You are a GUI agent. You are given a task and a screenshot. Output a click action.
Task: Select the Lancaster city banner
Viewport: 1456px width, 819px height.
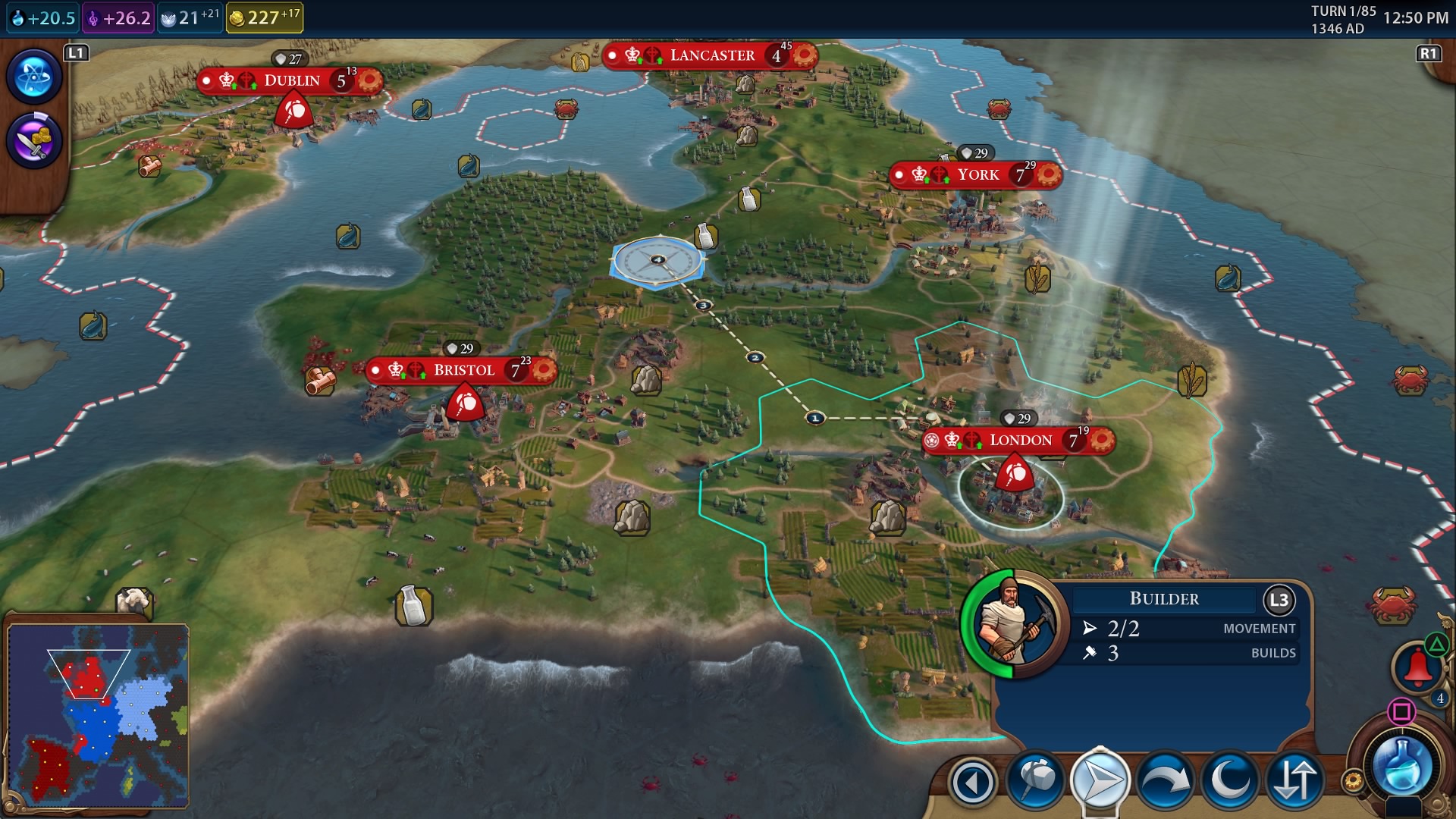tap(711, 55)
